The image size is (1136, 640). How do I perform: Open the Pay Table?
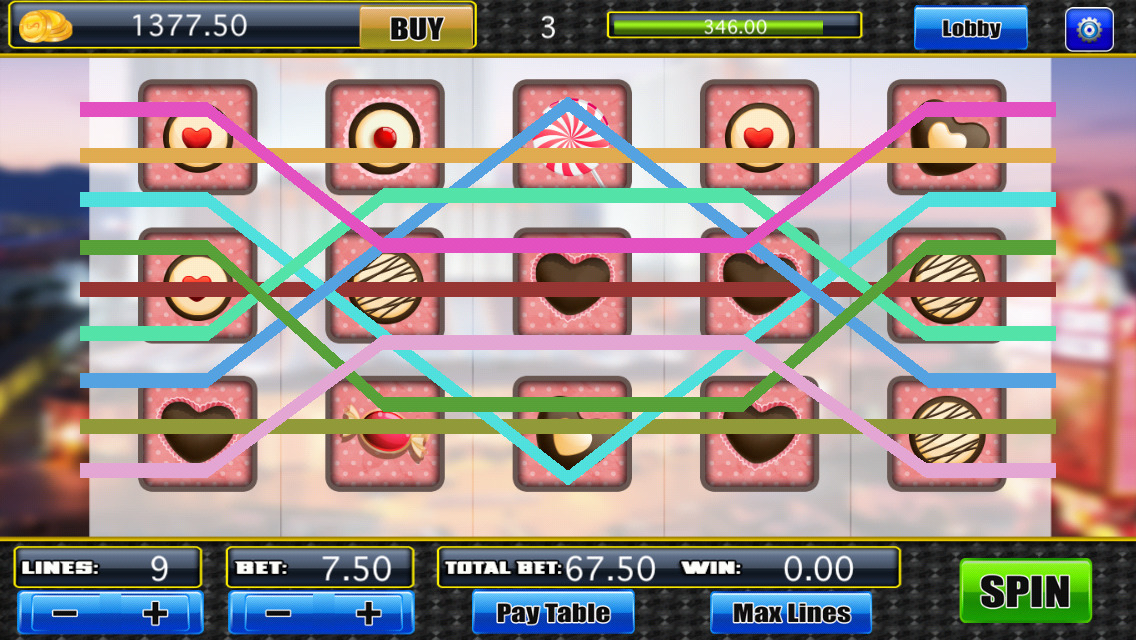tap(553, 612)
